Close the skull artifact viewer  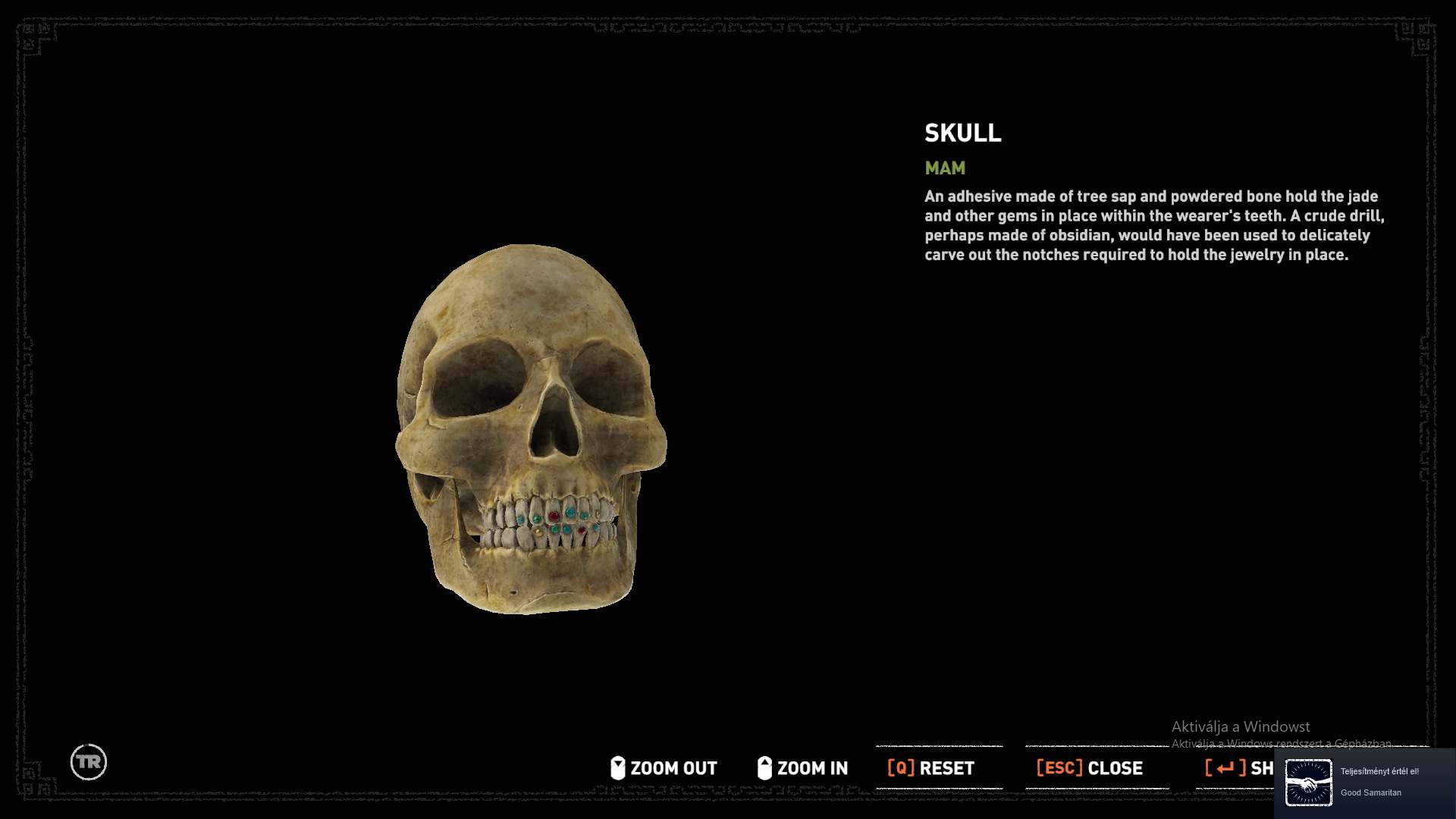(x=1090, y=768)
